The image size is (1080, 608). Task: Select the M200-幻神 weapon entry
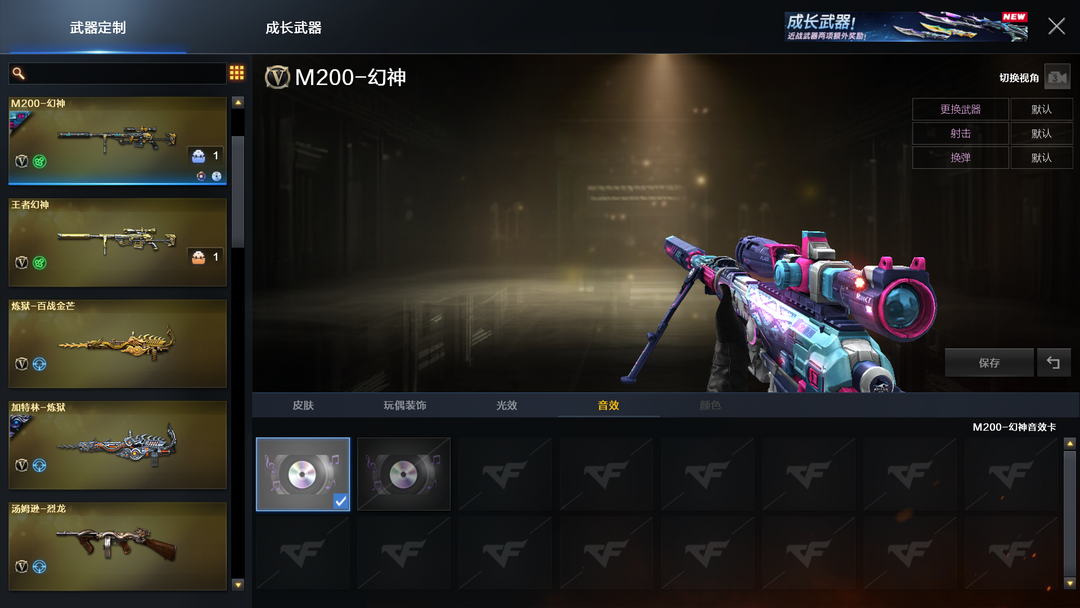[x=117, y=141]
